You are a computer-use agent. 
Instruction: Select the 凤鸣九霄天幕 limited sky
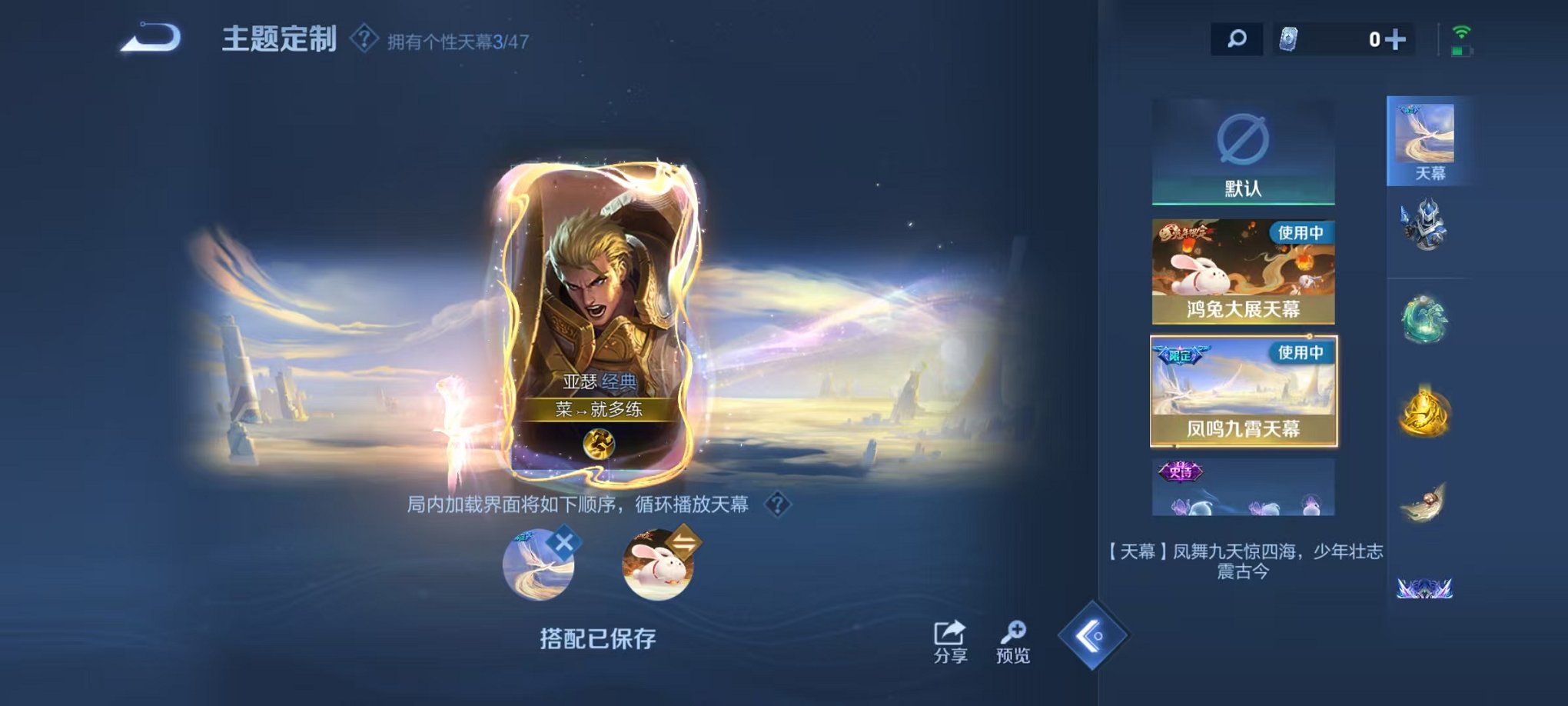tap(1244, 392)
